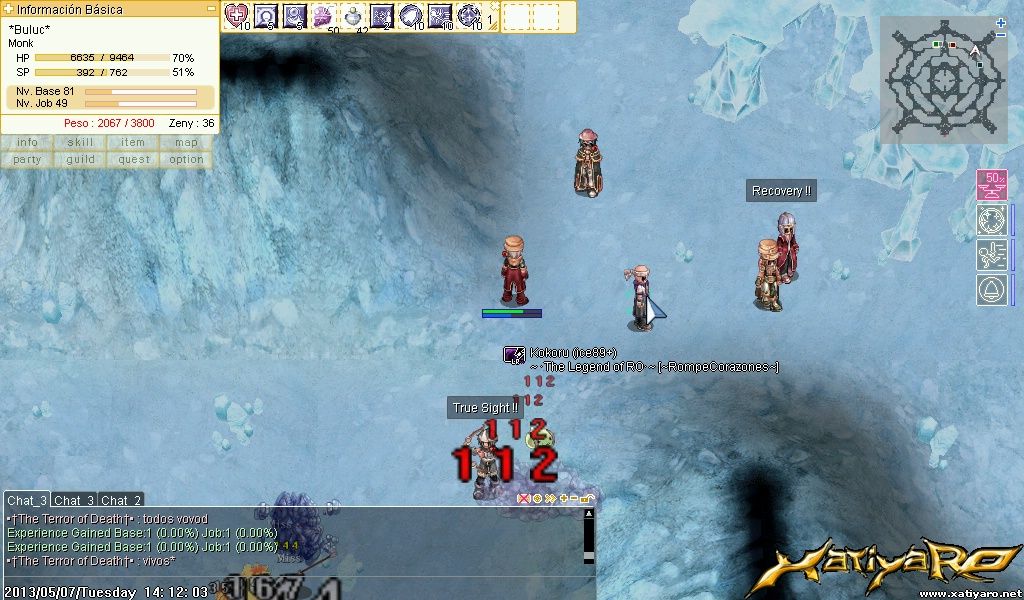Open the guild window
This screenshot has height=600, width=1024.
(x=80, y=159)
